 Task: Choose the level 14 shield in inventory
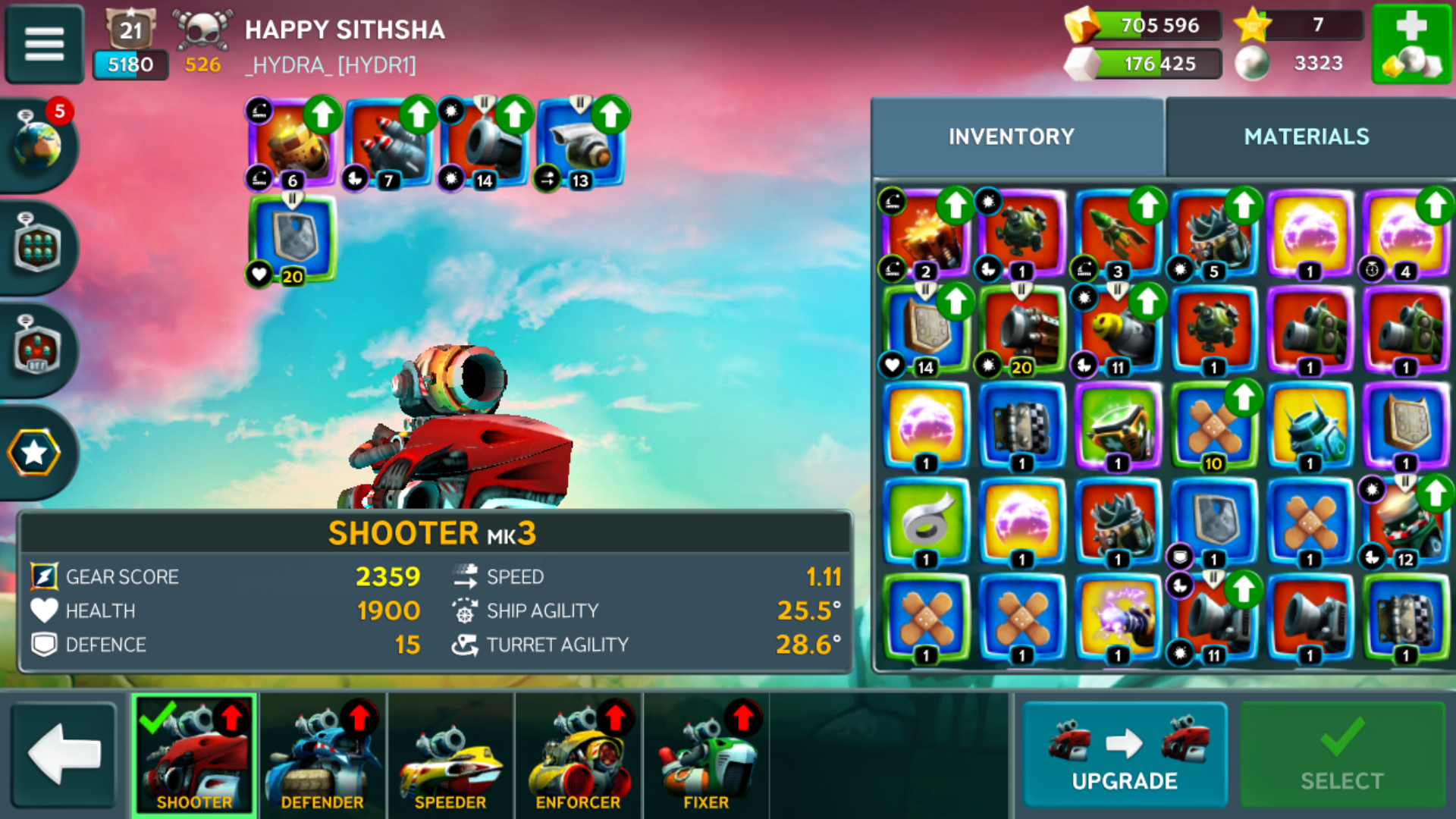coord(926,330)
